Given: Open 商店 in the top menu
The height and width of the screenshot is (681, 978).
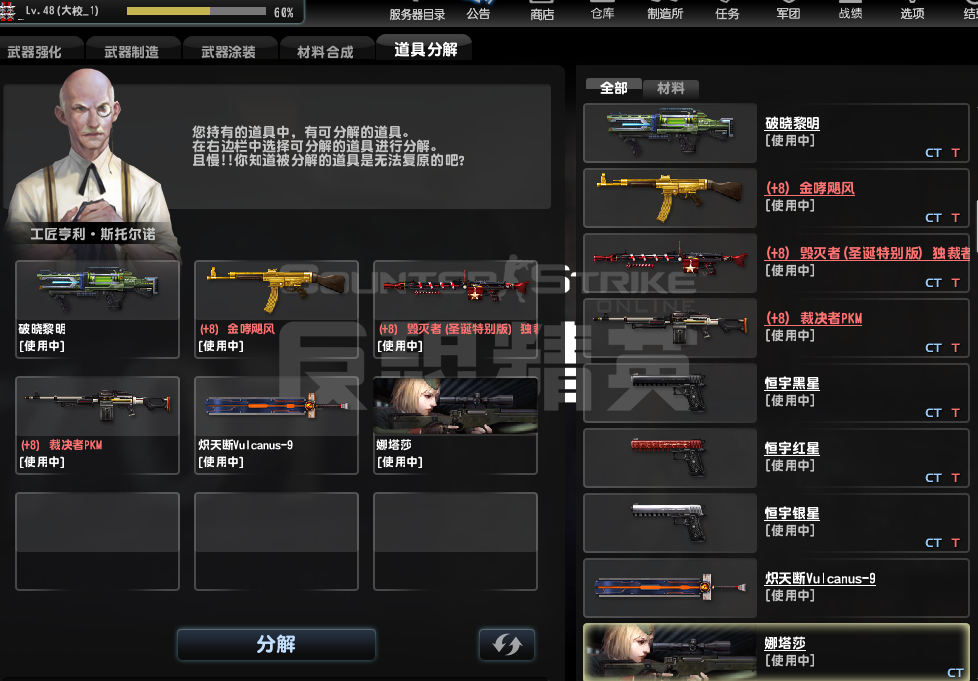Looking at the screenshot, I should coord(542,14).
